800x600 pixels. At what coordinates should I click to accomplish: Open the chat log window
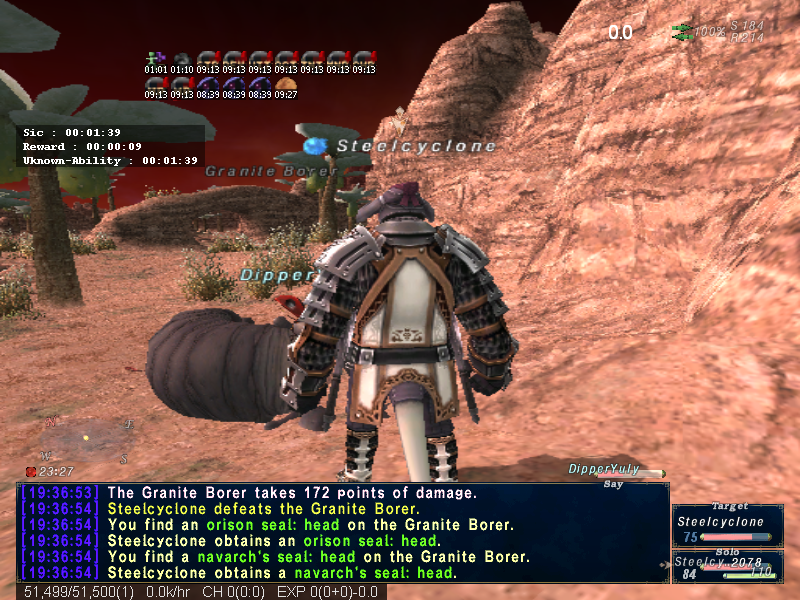click(x=342, y=532)
